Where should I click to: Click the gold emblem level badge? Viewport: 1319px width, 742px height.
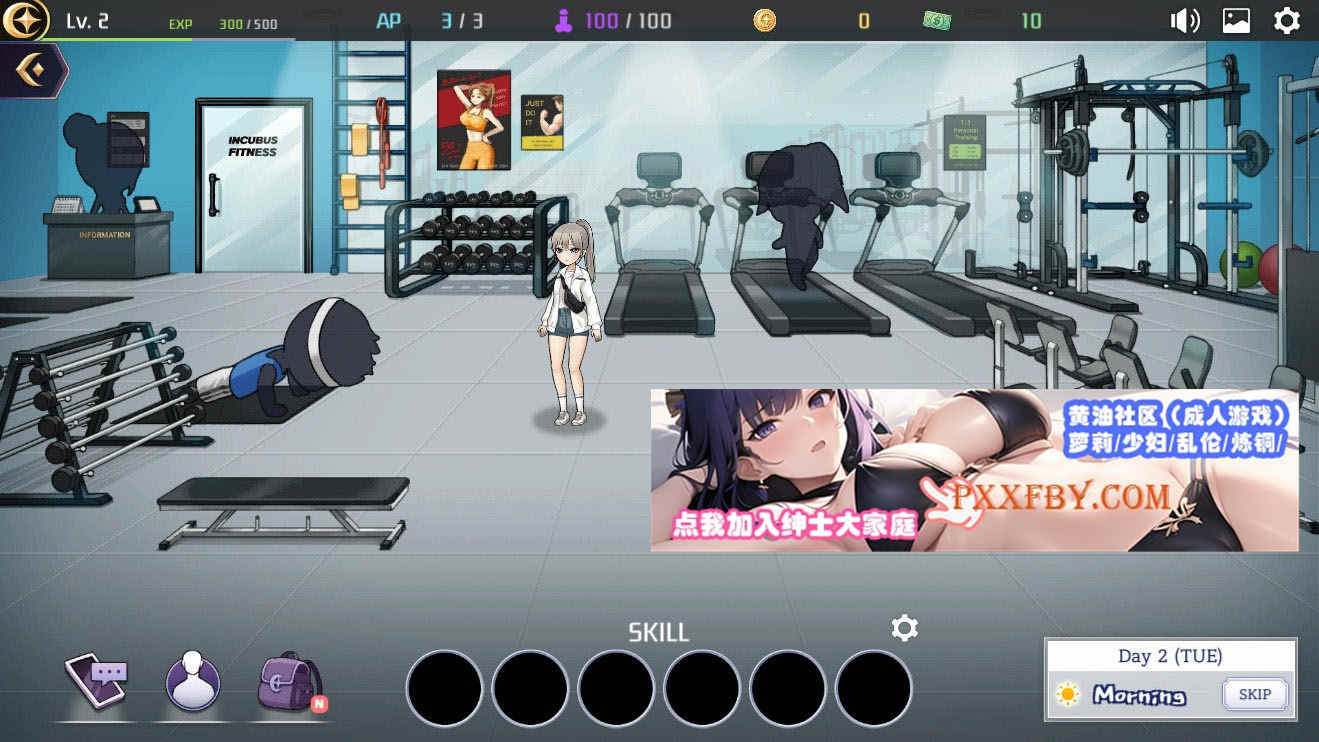click(x=25, y=20)
